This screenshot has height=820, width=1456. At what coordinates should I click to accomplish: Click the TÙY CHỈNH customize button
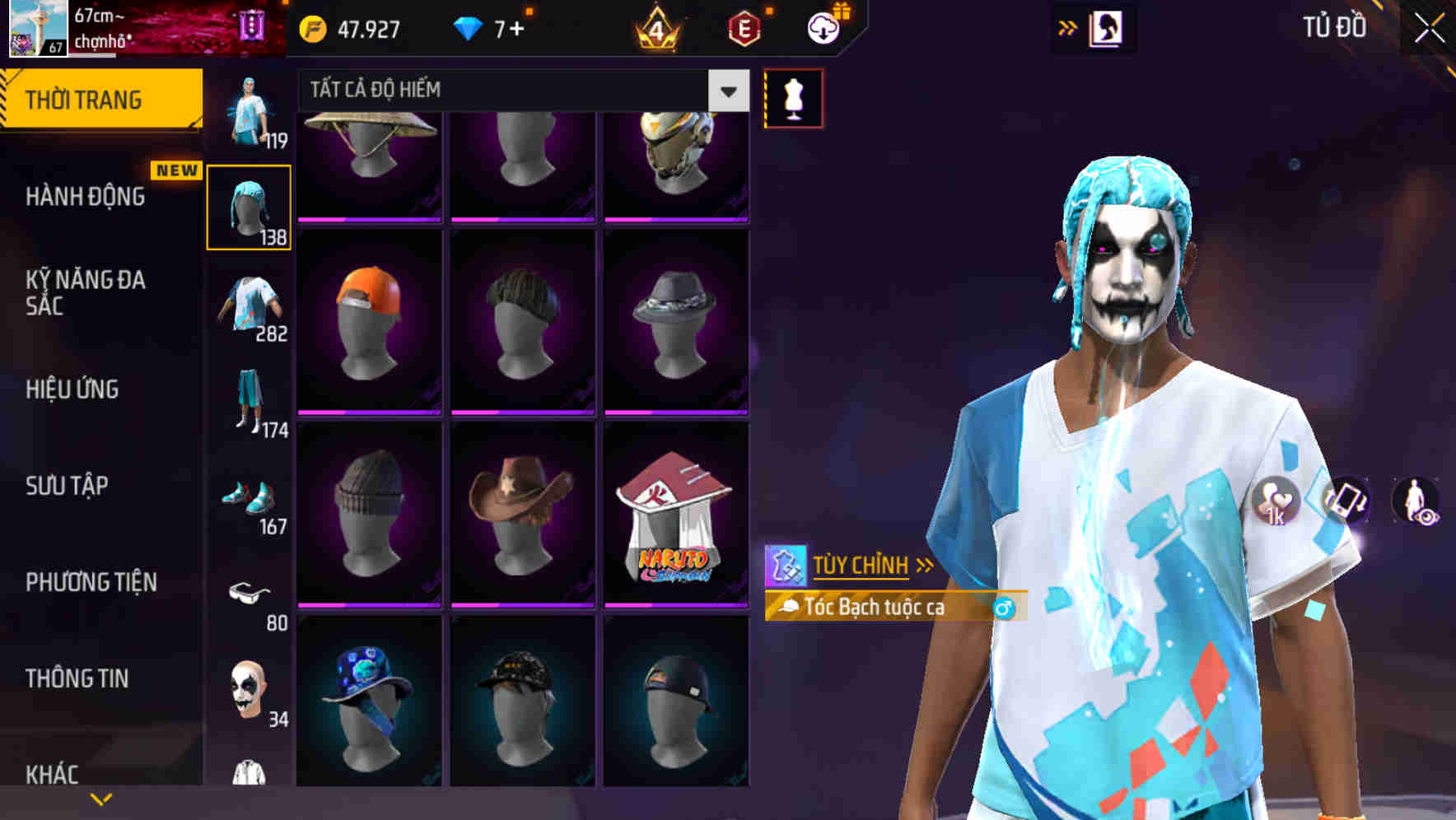(x=861, y=565)
